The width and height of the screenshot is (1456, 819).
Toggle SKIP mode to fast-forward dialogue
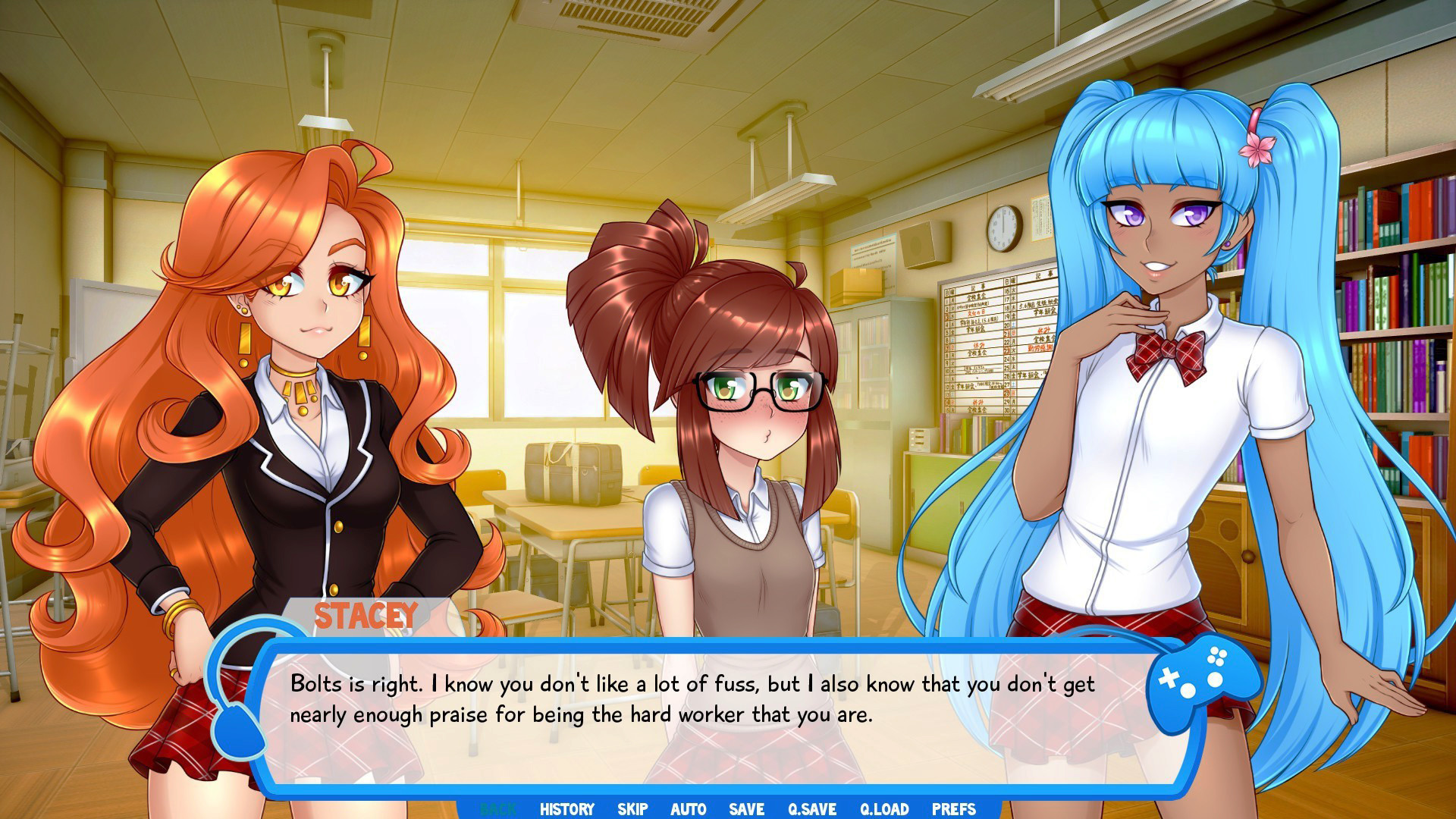(x=632, y=809)
